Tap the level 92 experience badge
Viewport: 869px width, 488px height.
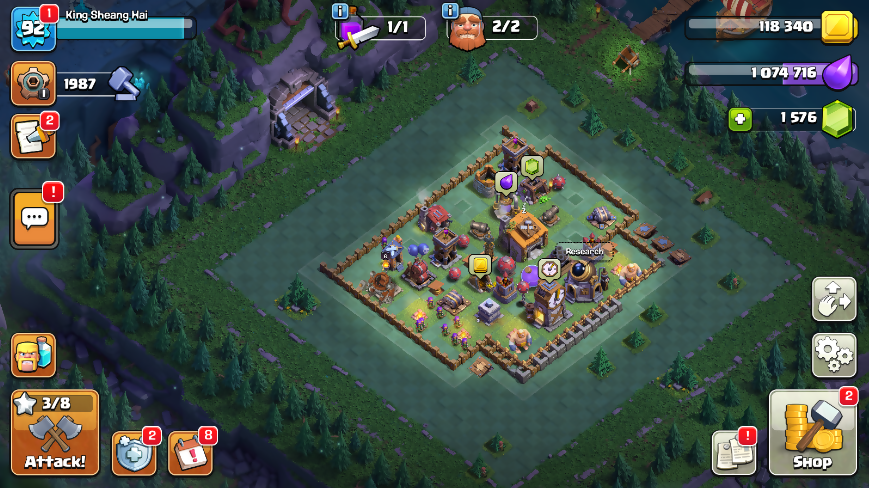tap(31, 28)
